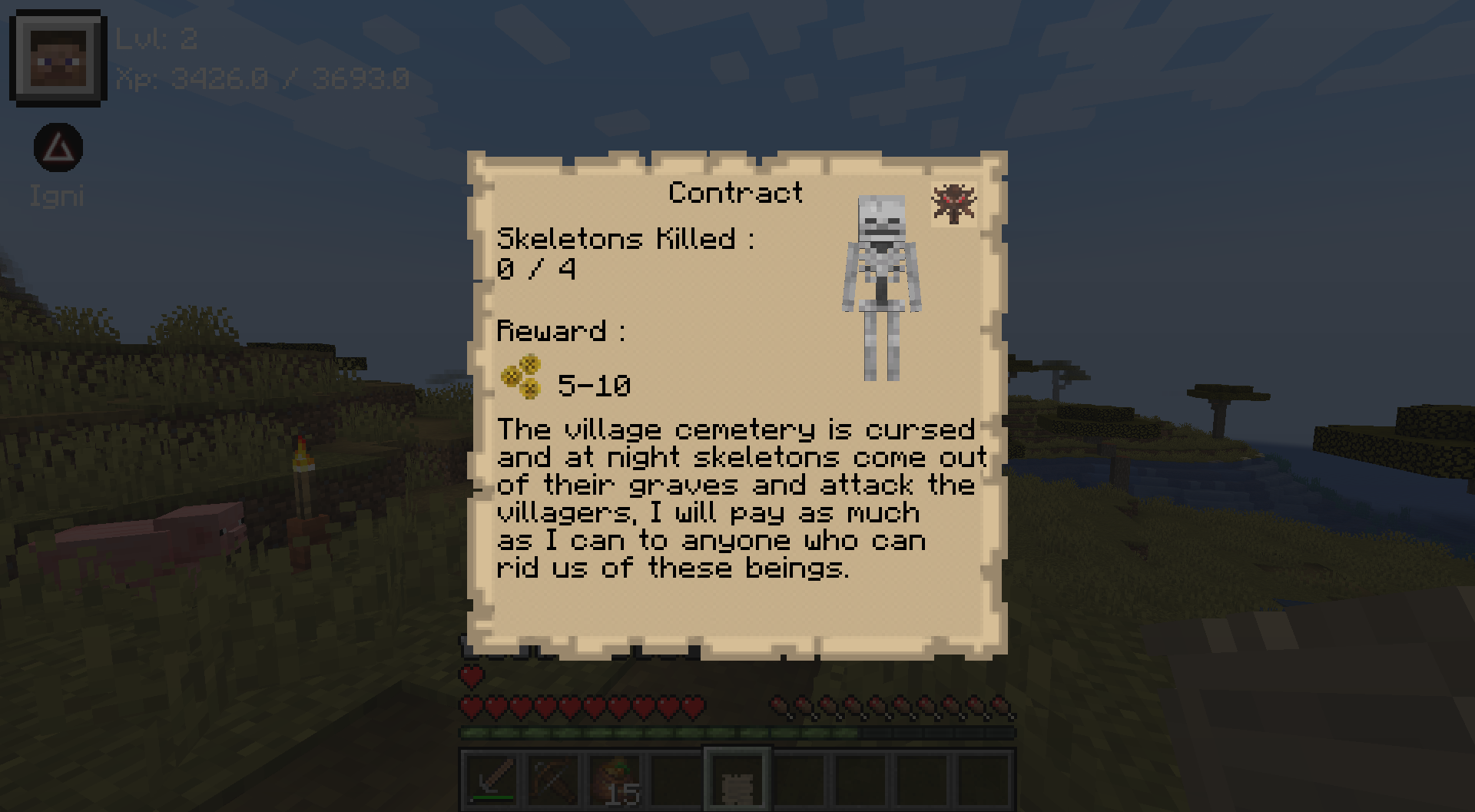The height and width of the screenshot is (812, 1475).
Task: Select the sword in the hotbar
Action: [x=492, y=780]
